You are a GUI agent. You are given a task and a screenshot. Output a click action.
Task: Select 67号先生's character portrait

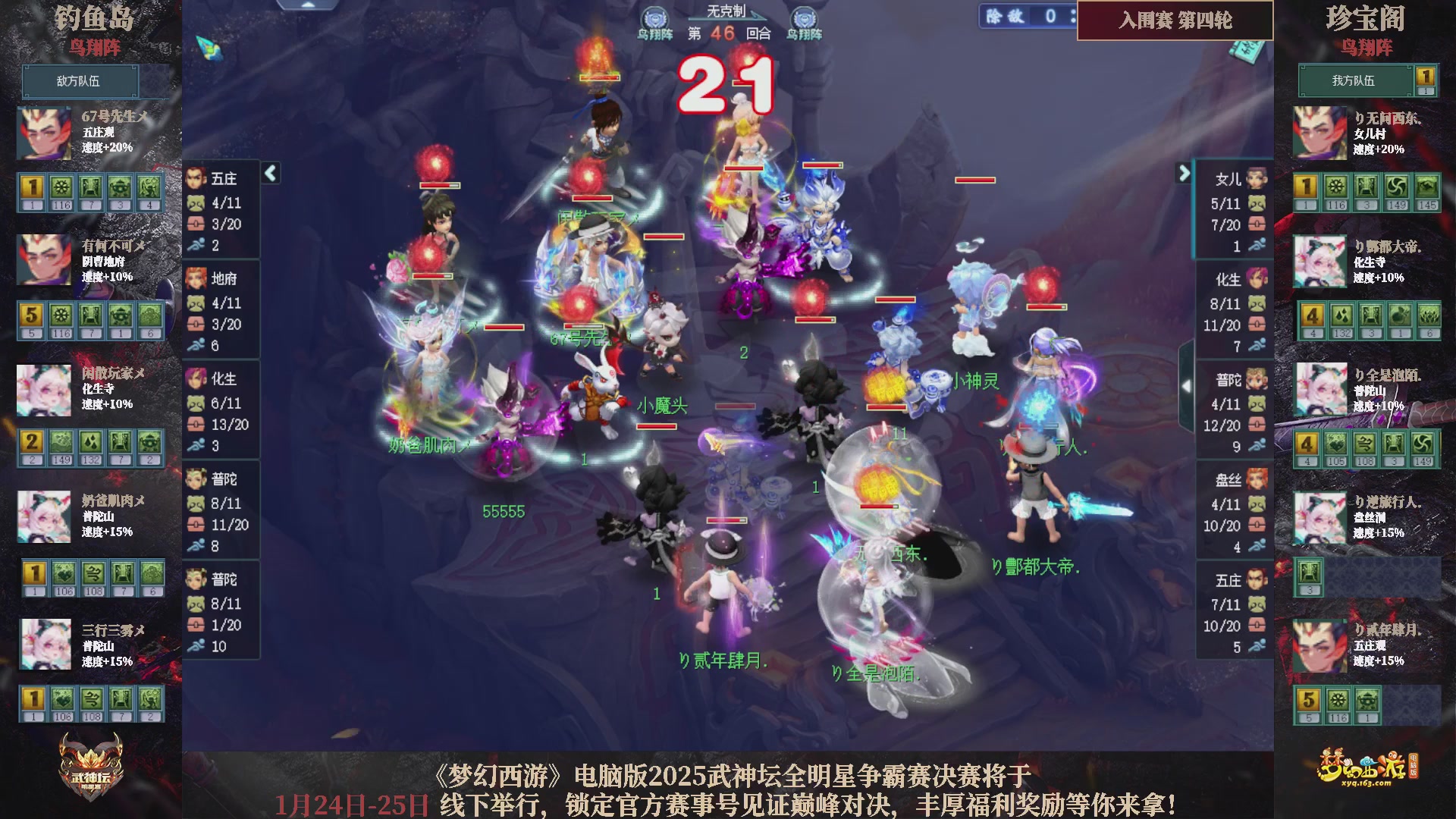click(43, 133)
